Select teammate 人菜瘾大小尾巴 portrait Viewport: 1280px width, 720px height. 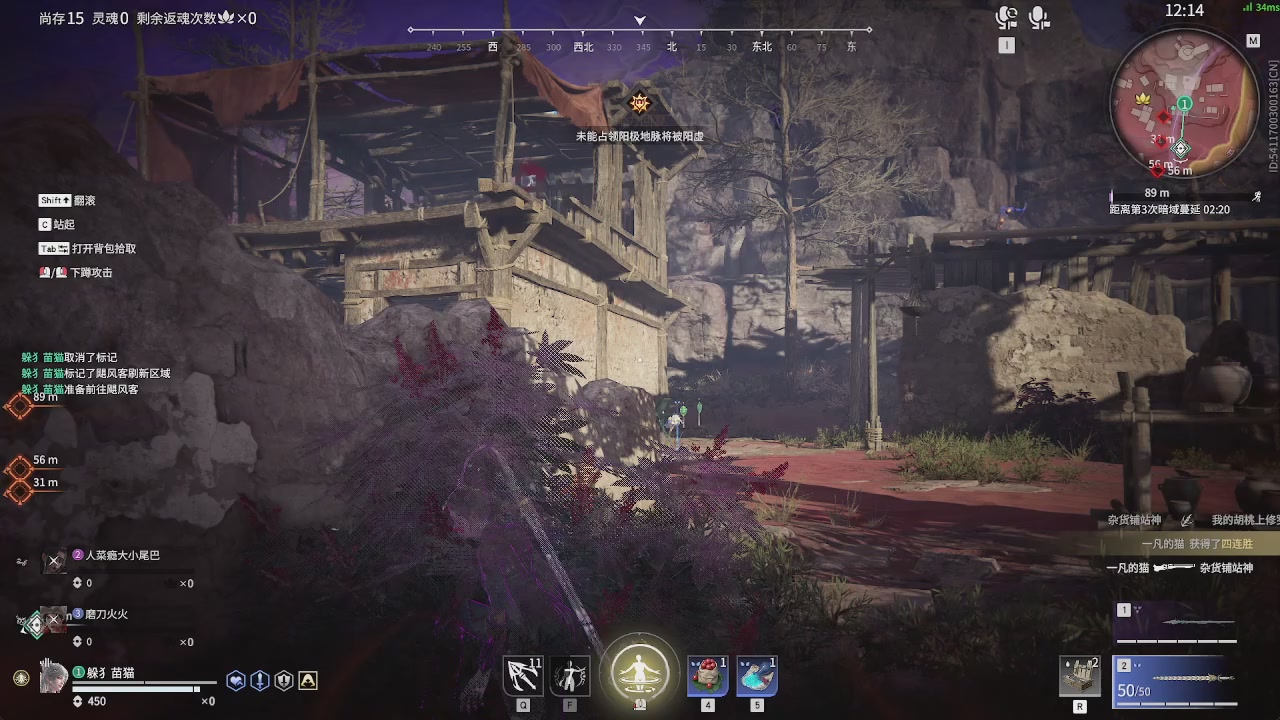pyautogui.click(x=54, y=562)
